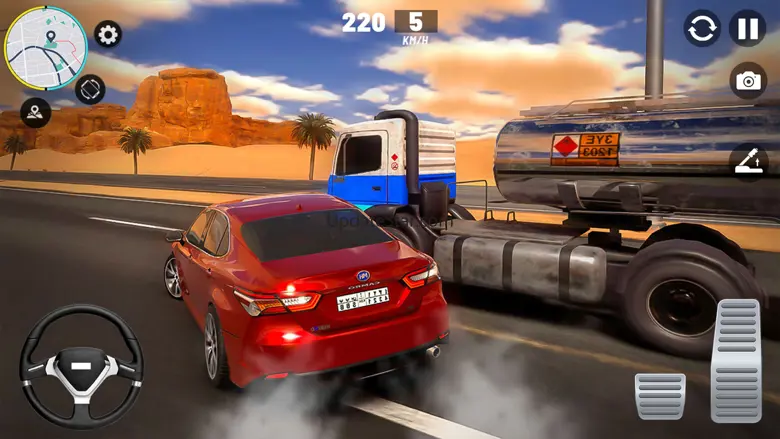The image size is (780, 439).
Task: Click the steering wheel control
Action: point(82,366)
